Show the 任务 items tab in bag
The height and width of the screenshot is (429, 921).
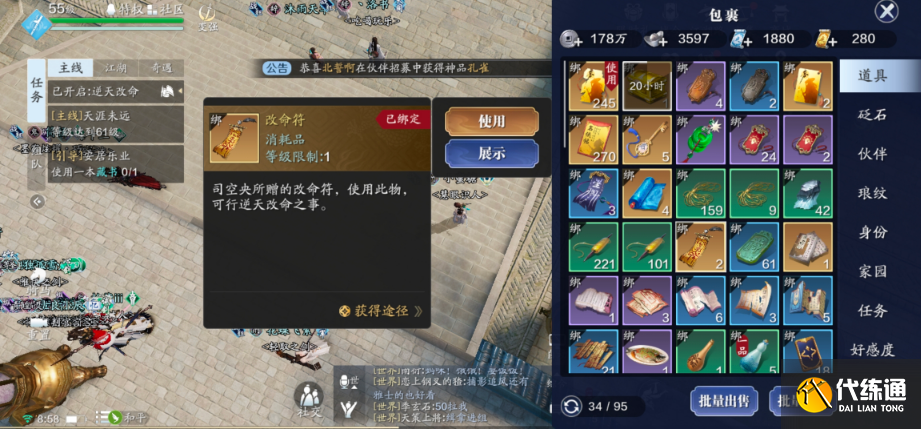tap(871, 310)
